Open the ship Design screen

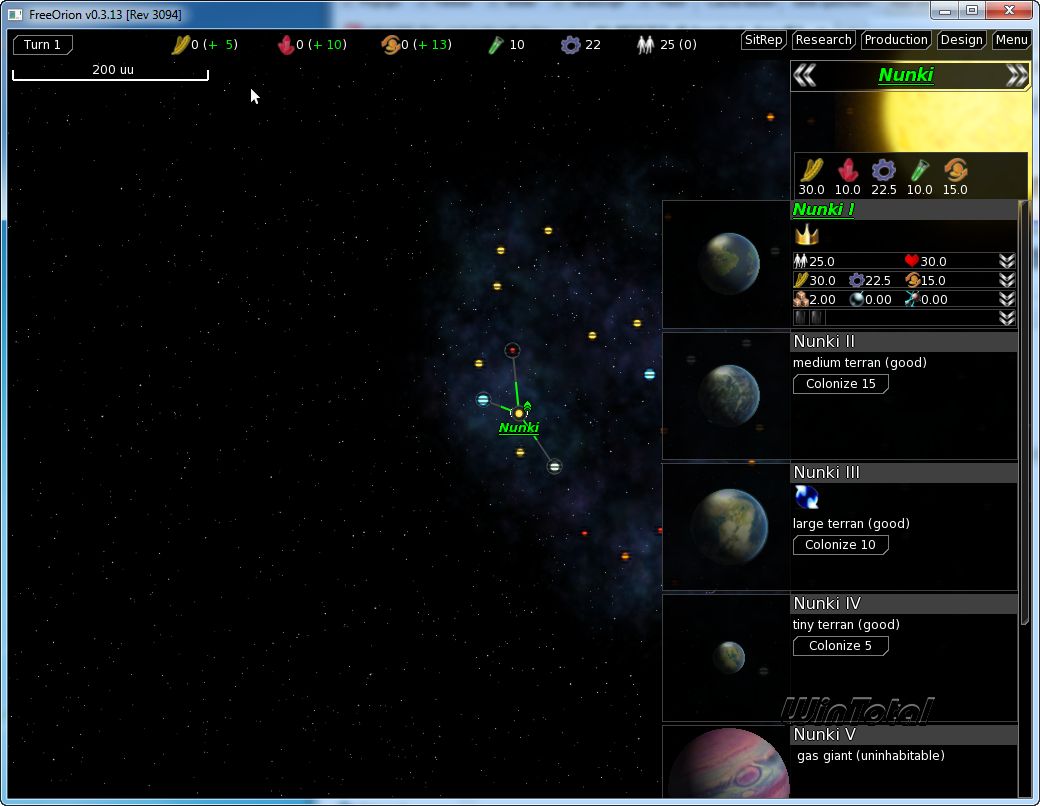point(961,40)
